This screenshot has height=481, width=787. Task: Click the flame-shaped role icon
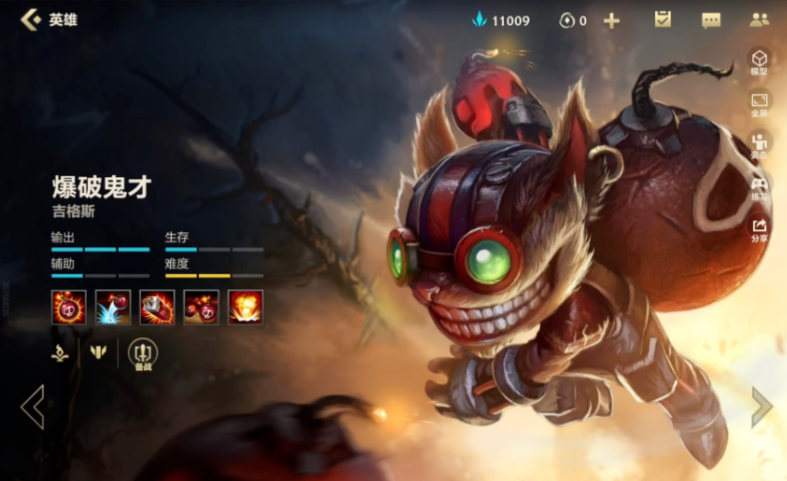(x=61, y=352)
